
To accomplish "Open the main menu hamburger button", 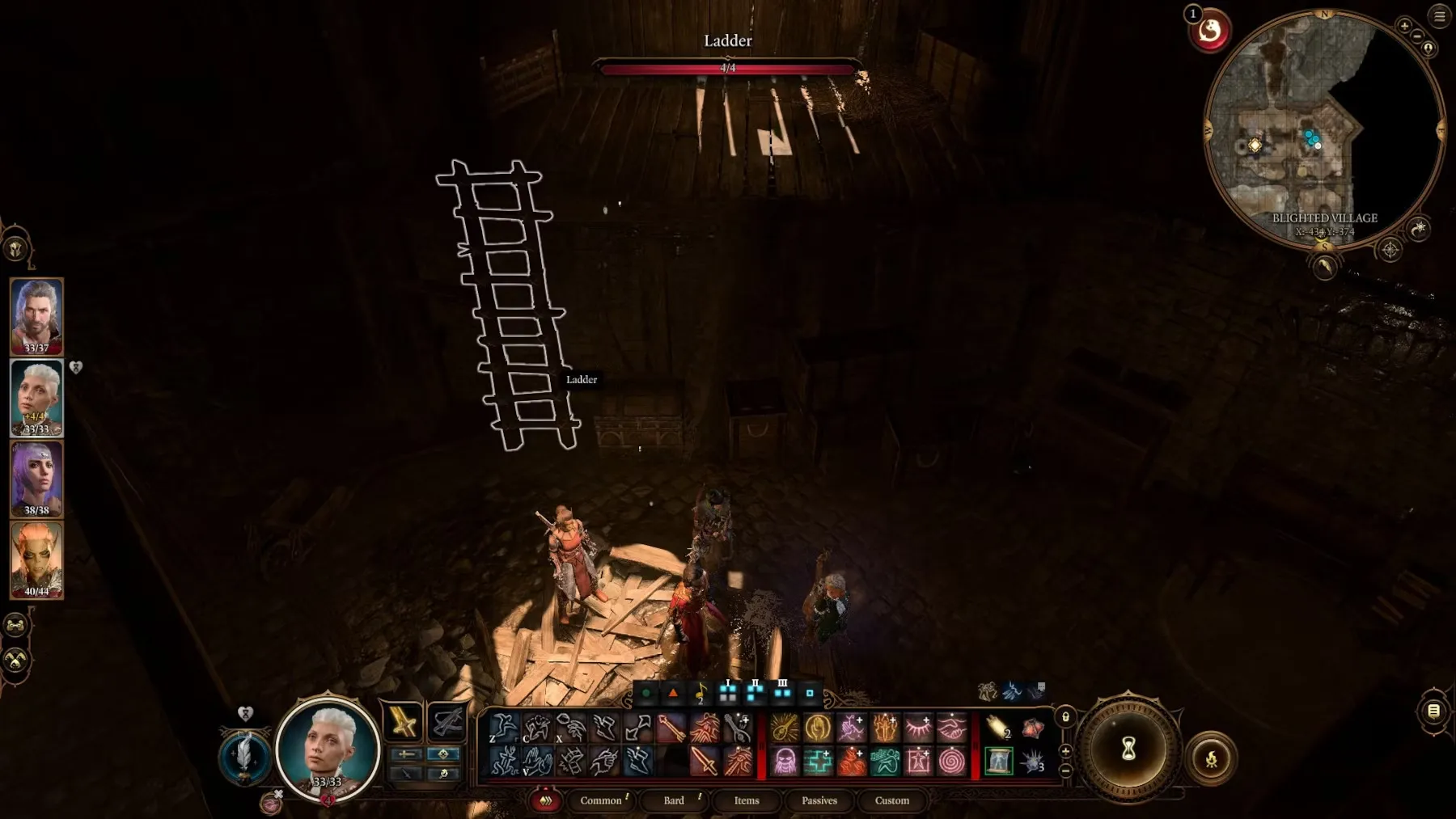I will (x=1440, y=16).
